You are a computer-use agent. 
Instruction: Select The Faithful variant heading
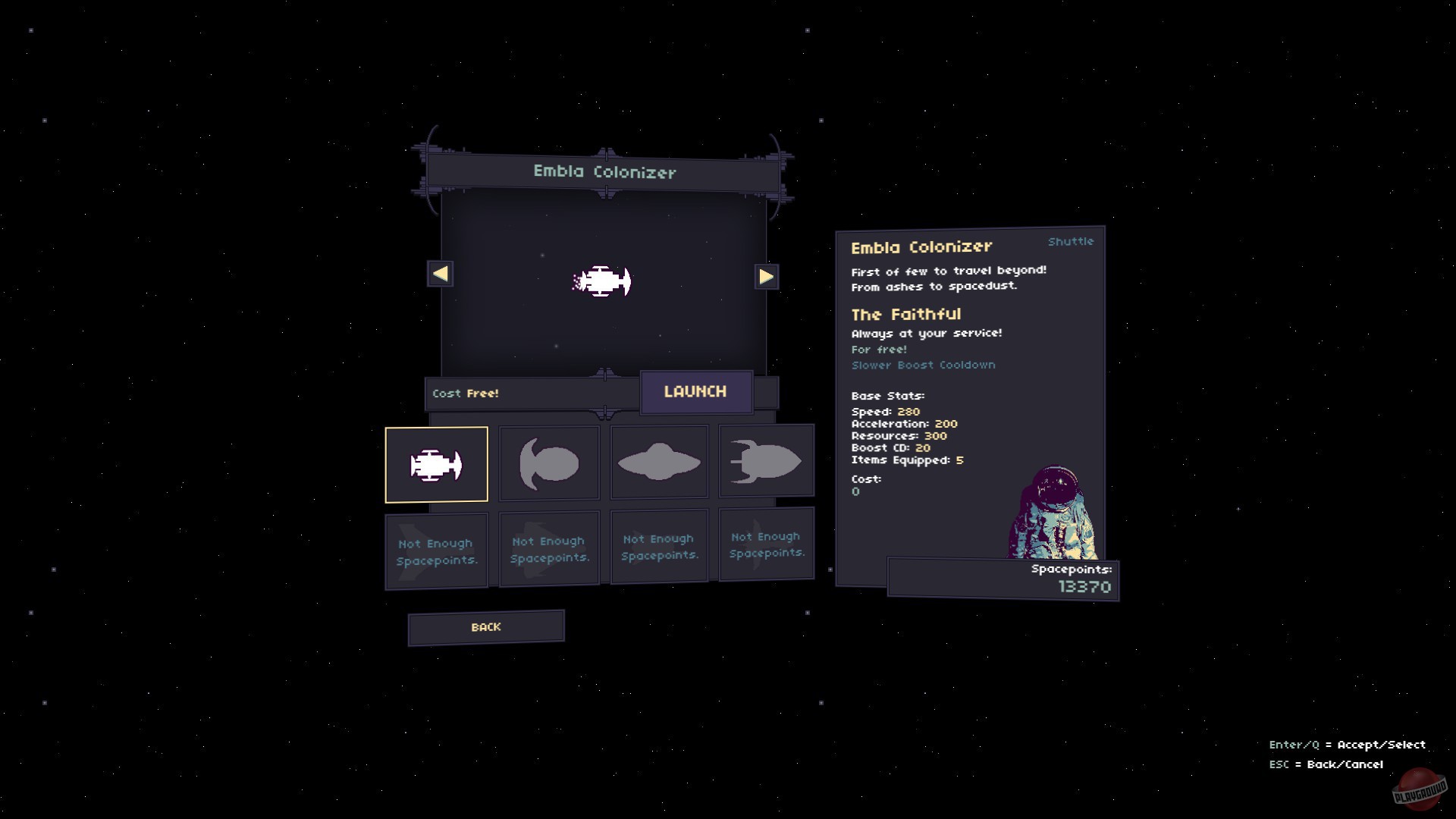pyautogui.click(x=906, y=314)
